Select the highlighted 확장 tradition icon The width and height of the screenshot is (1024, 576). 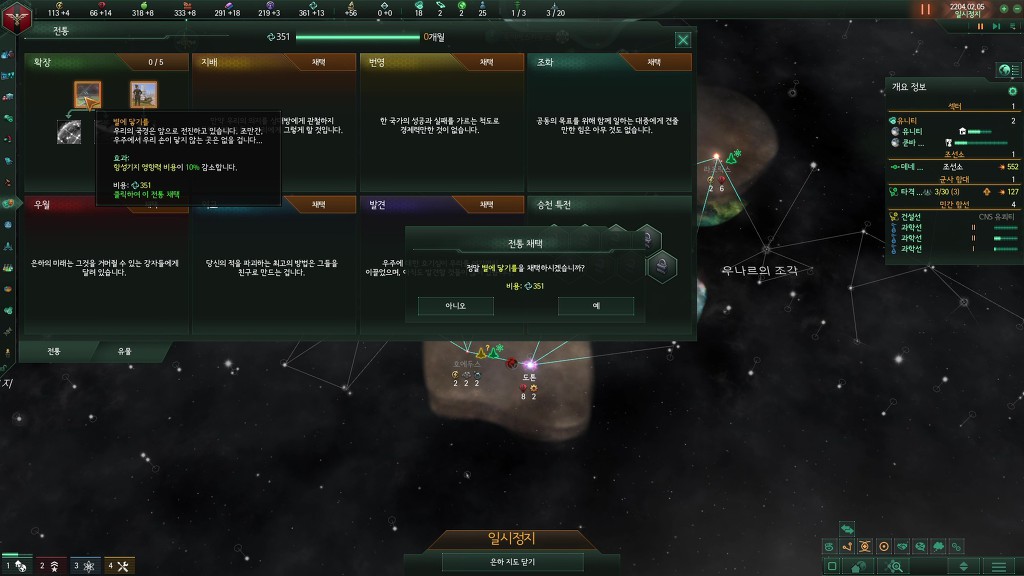click(87, 94)
